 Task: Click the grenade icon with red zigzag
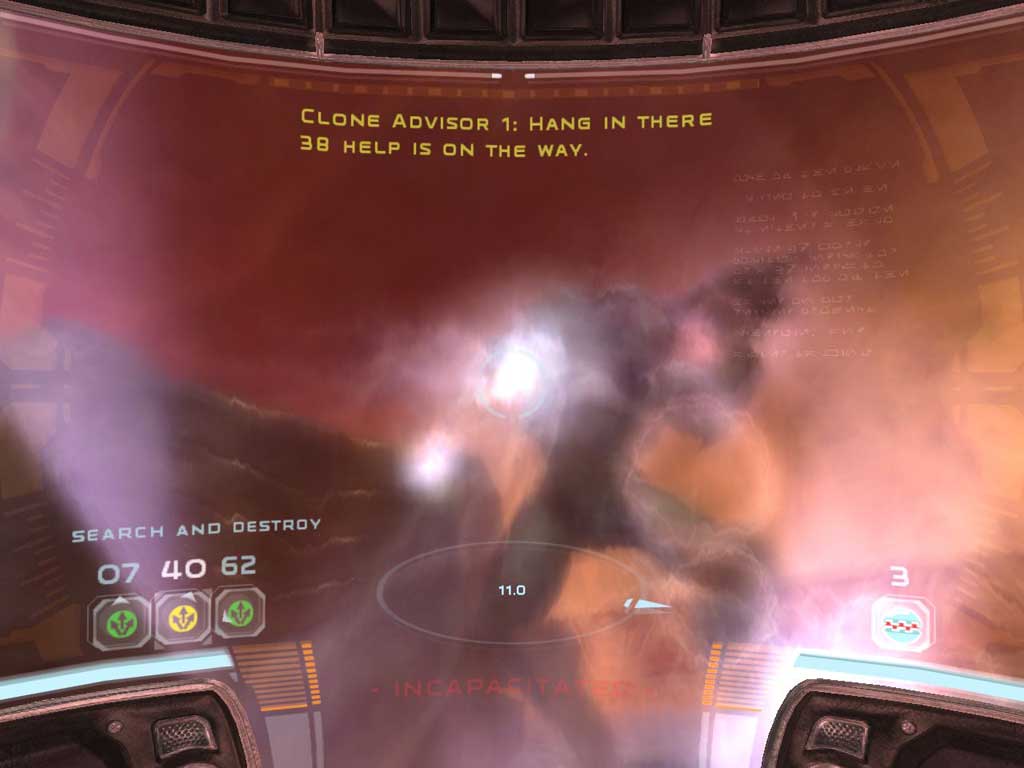(902, 623)
